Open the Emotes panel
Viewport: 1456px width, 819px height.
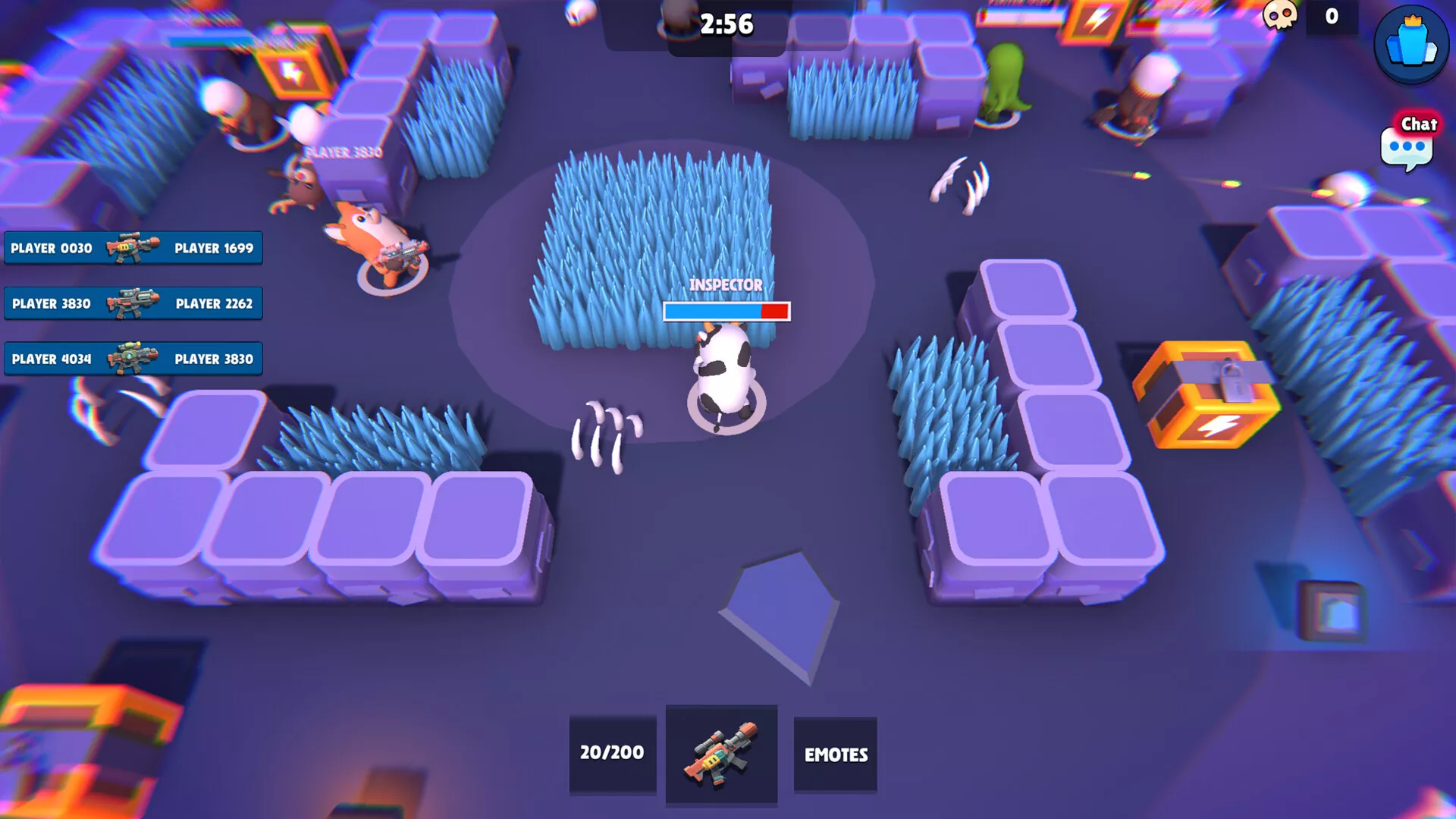tap(835, 755)
